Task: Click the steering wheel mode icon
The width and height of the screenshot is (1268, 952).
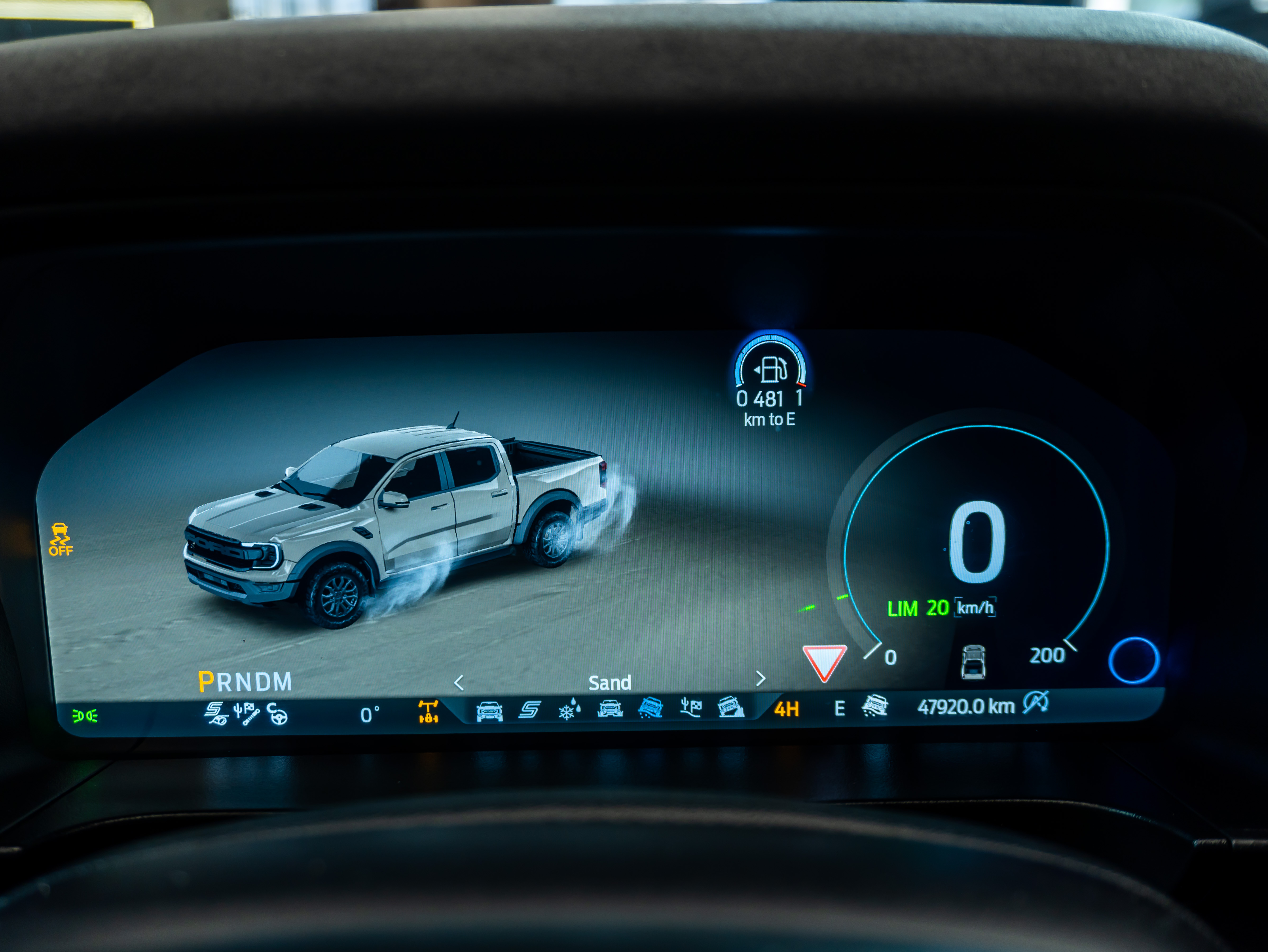Action: point(277,715)
